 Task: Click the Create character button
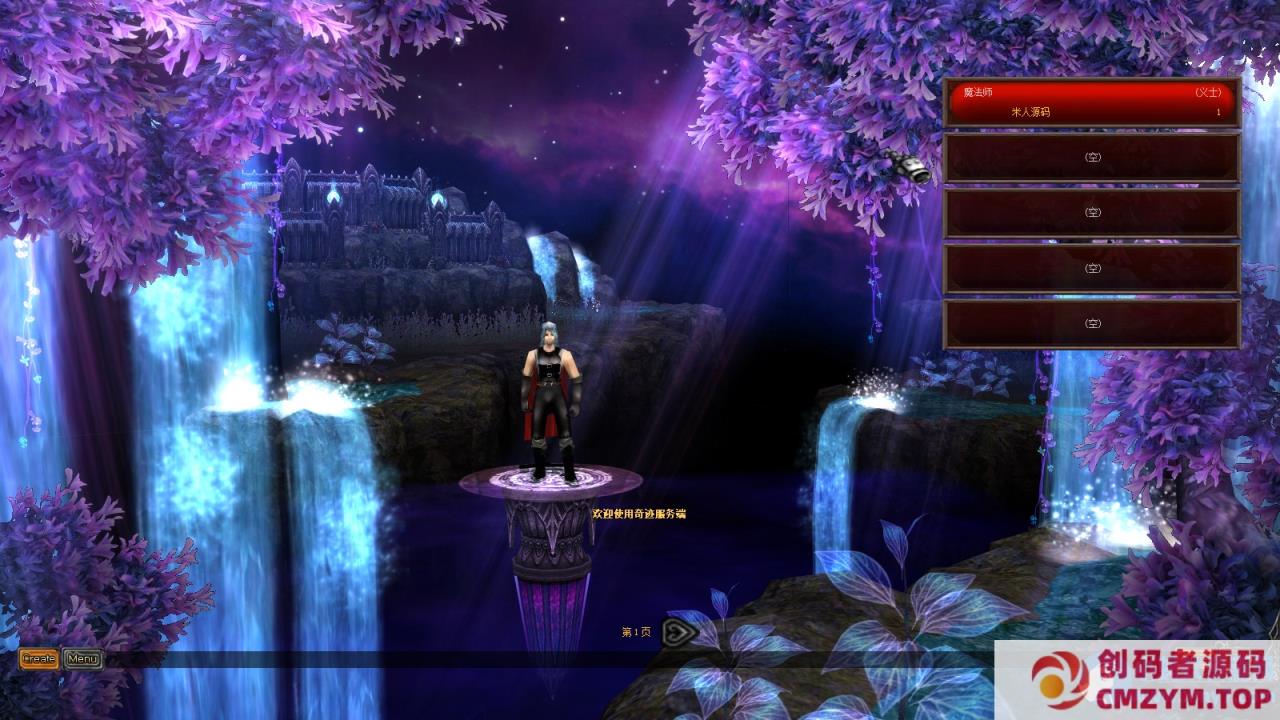click(39, 658)
